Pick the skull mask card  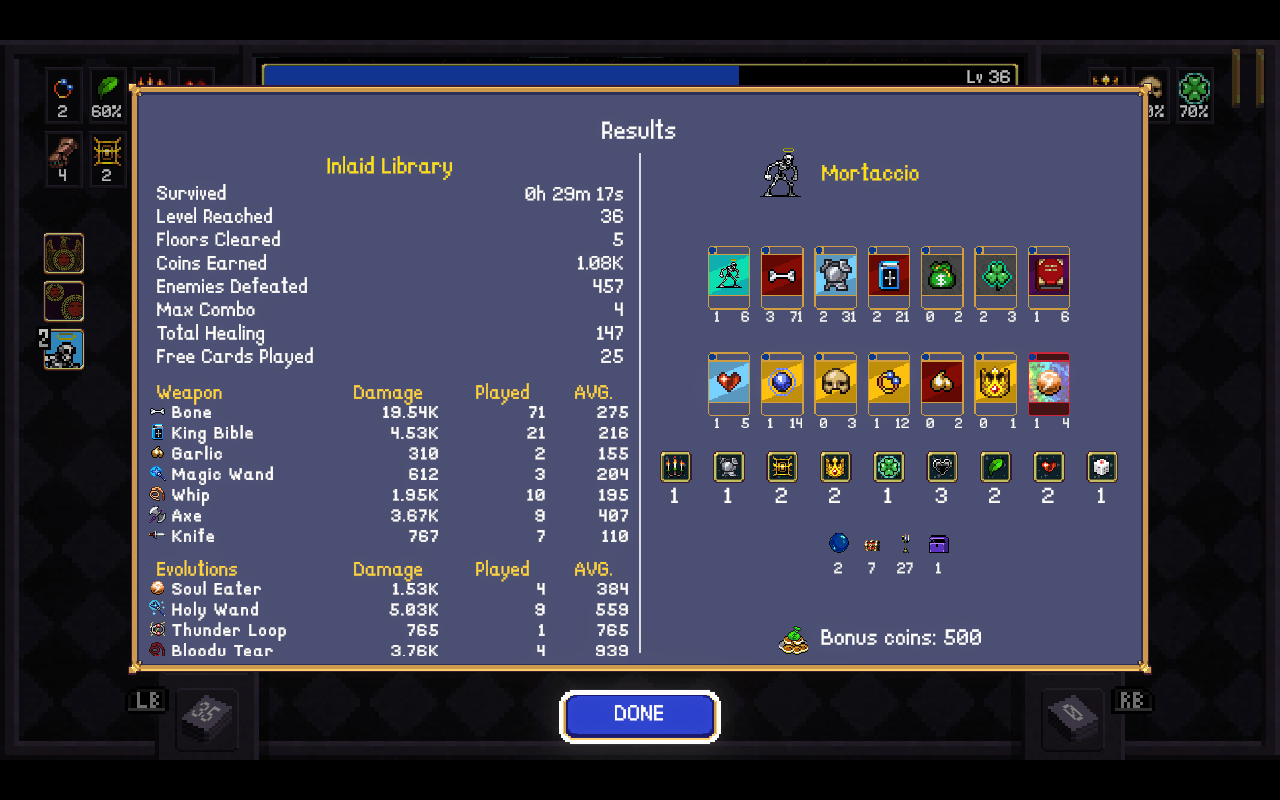tap(835, 381)
